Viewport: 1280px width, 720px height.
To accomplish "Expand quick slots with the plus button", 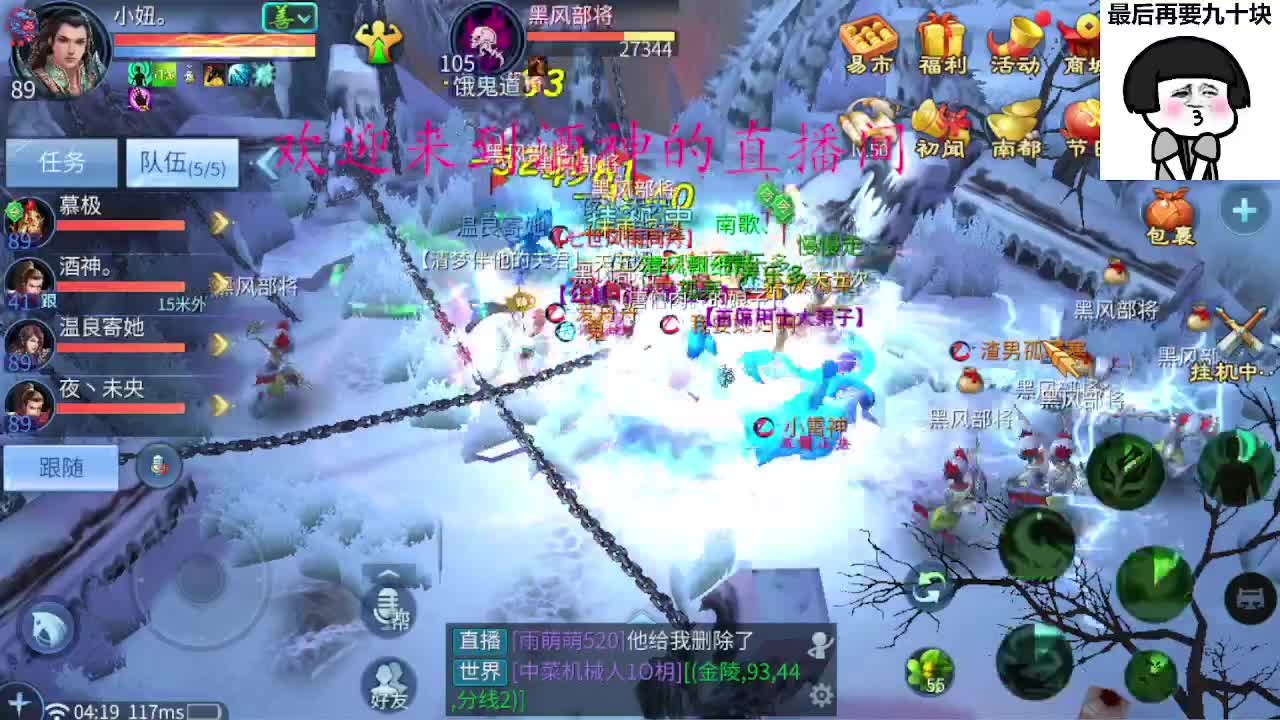I will pyautogui.click(x=1243, y=210).
